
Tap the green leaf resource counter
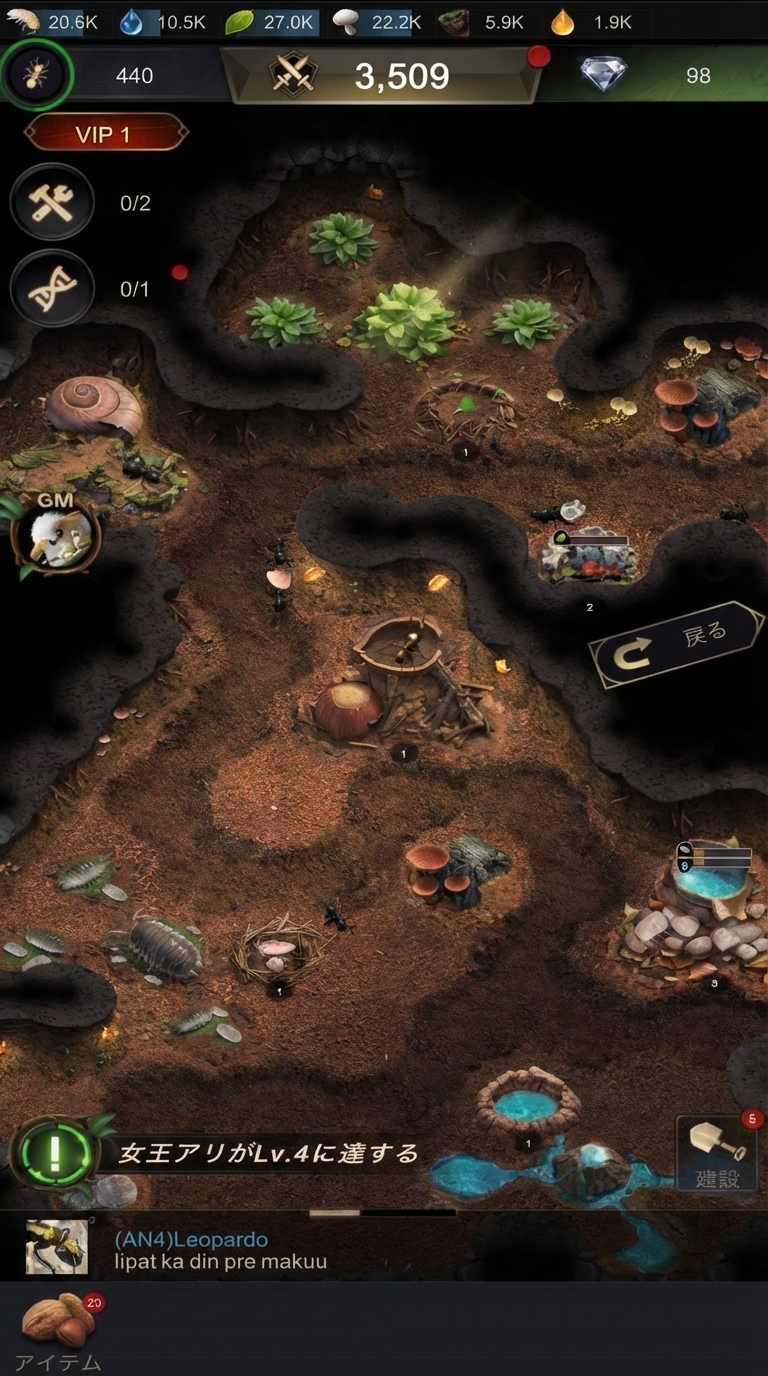coord(270,22)
